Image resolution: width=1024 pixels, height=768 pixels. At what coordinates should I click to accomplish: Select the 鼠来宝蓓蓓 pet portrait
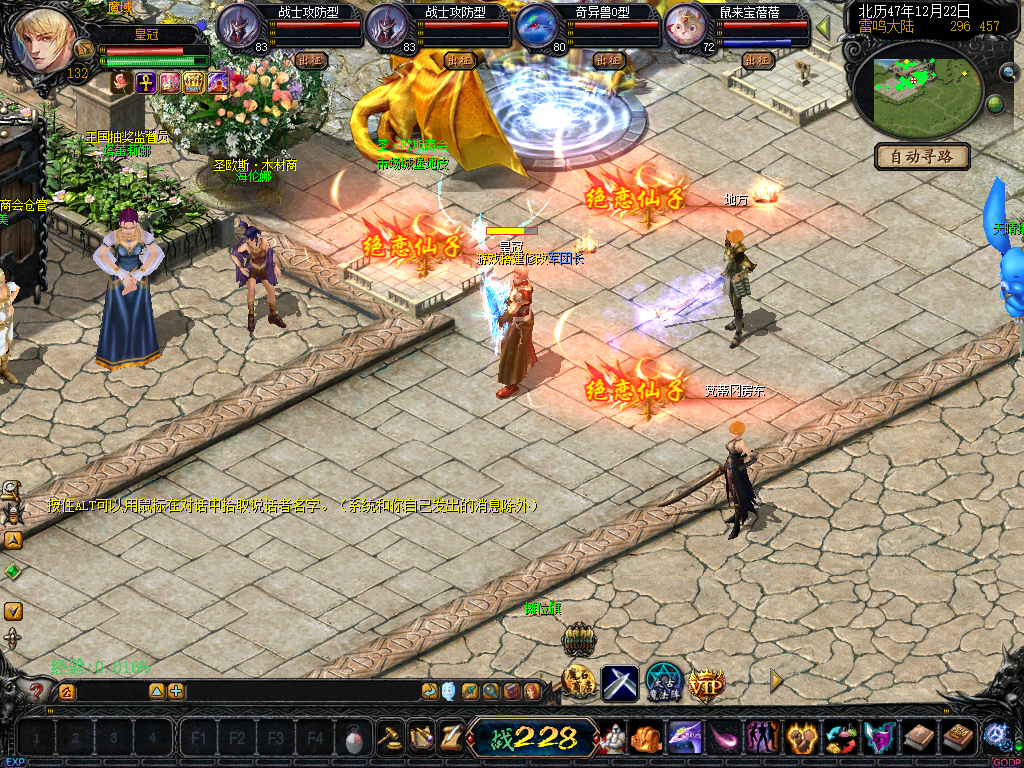tap(687, 27)
